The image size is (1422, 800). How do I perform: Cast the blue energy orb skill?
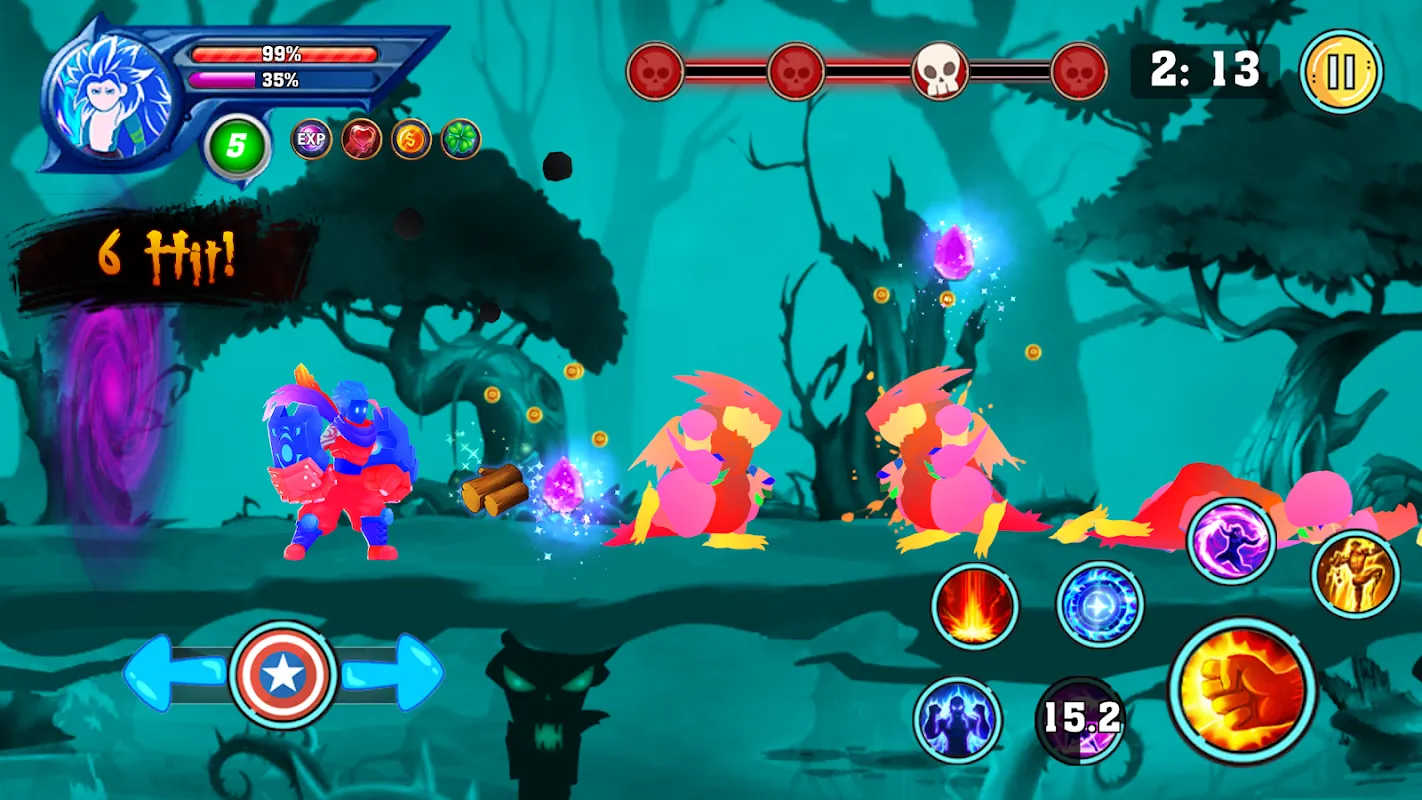1100,605
